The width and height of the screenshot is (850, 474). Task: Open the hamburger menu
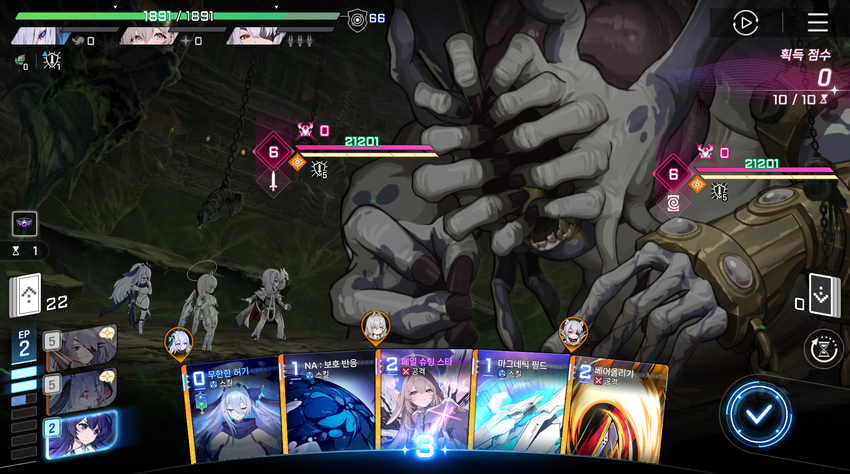click(817, 22)
